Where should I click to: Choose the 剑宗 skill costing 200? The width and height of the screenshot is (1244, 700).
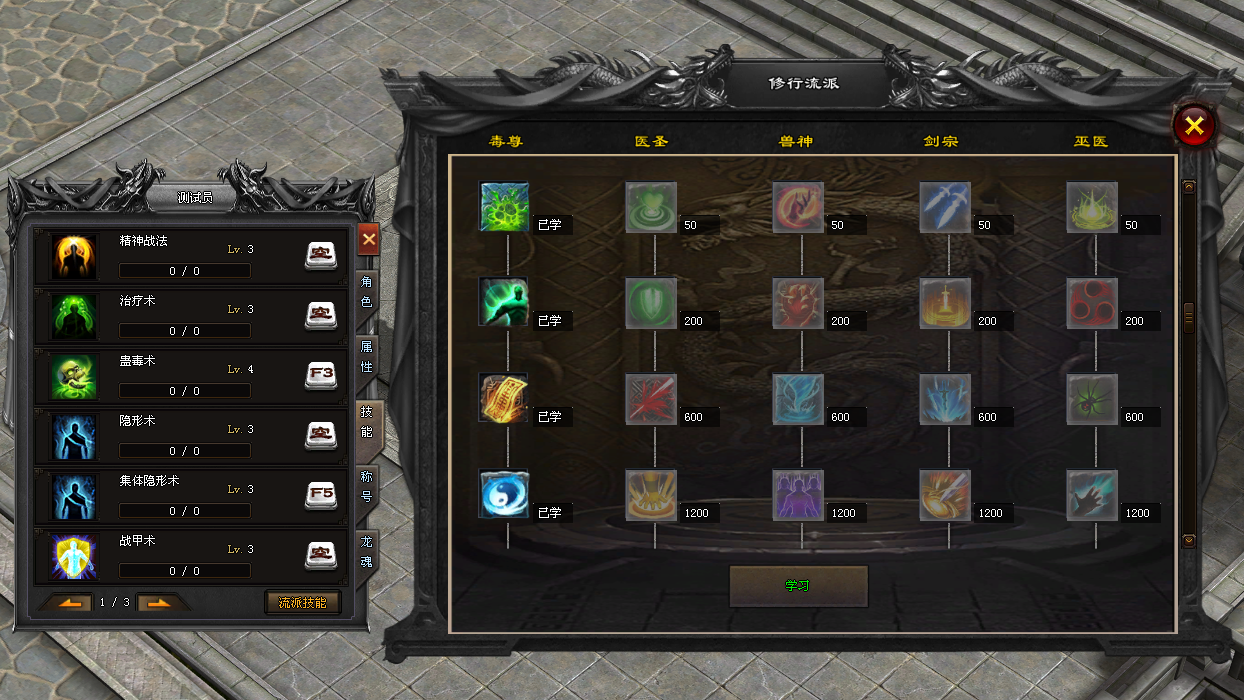click(945, 303)
